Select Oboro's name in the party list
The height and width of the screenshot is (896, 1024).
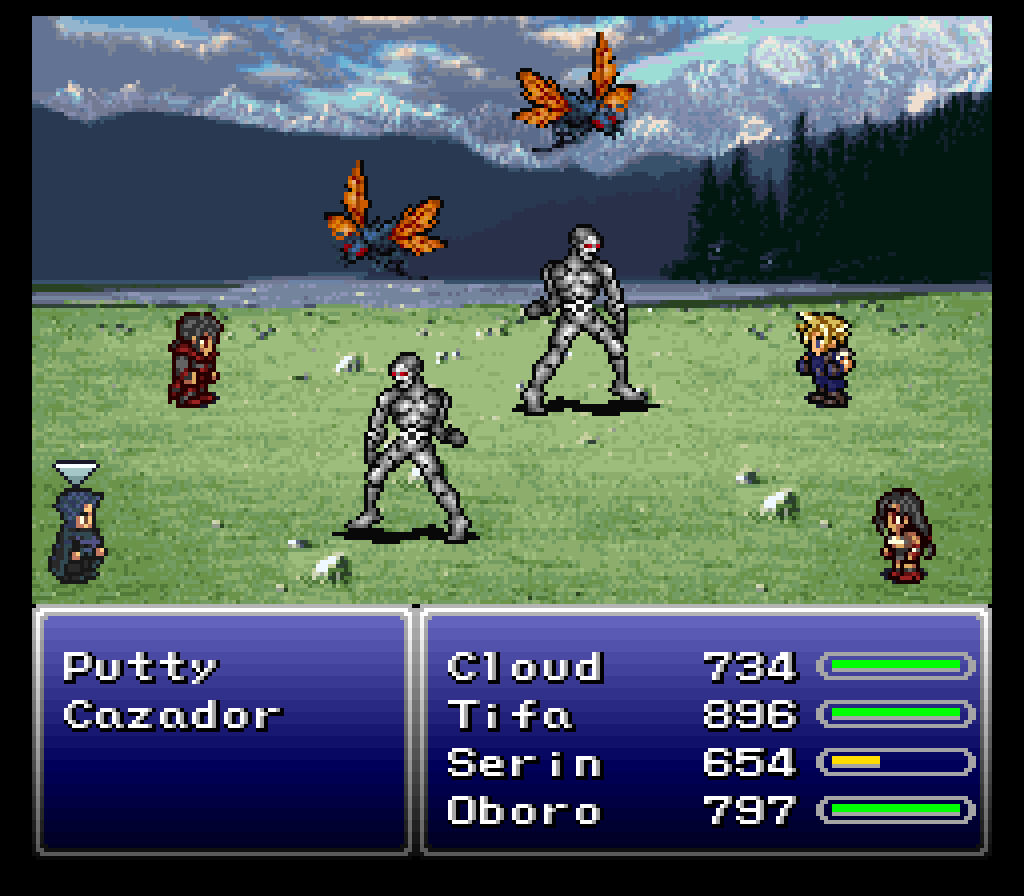[525, 810]
